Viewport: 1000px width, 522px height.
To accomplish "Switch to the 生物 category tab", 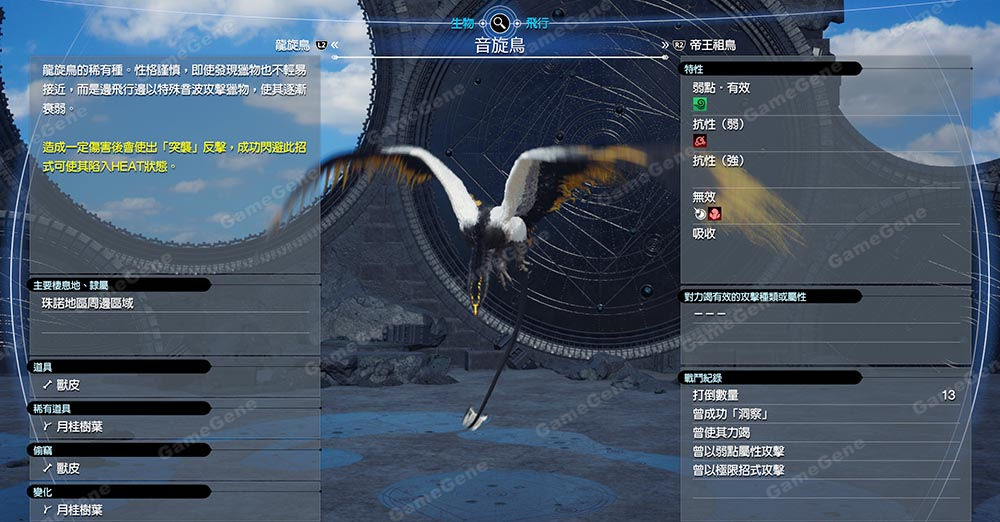I will coord(462,22).
